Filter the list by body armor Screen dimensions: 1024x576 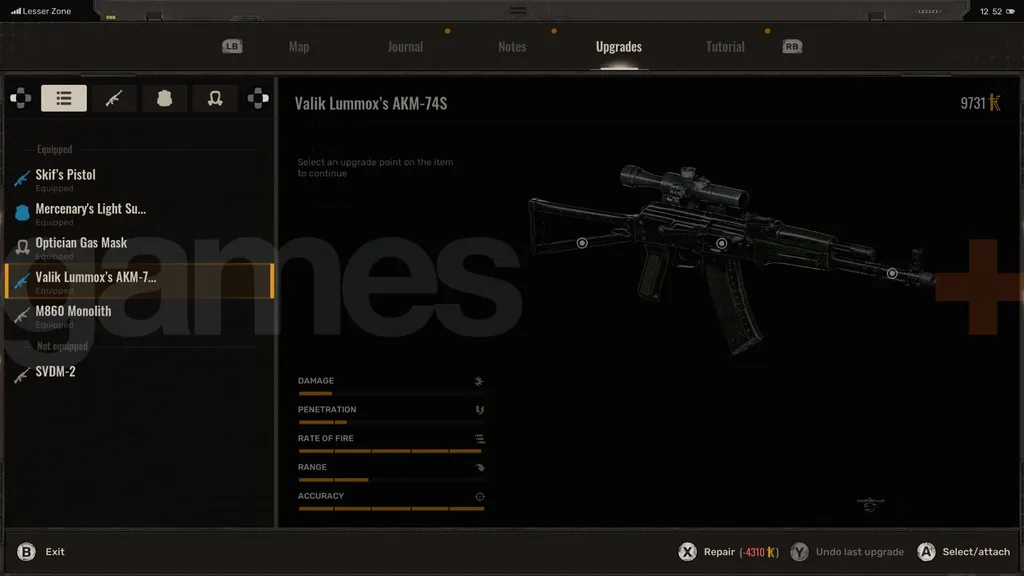point(164,98)
